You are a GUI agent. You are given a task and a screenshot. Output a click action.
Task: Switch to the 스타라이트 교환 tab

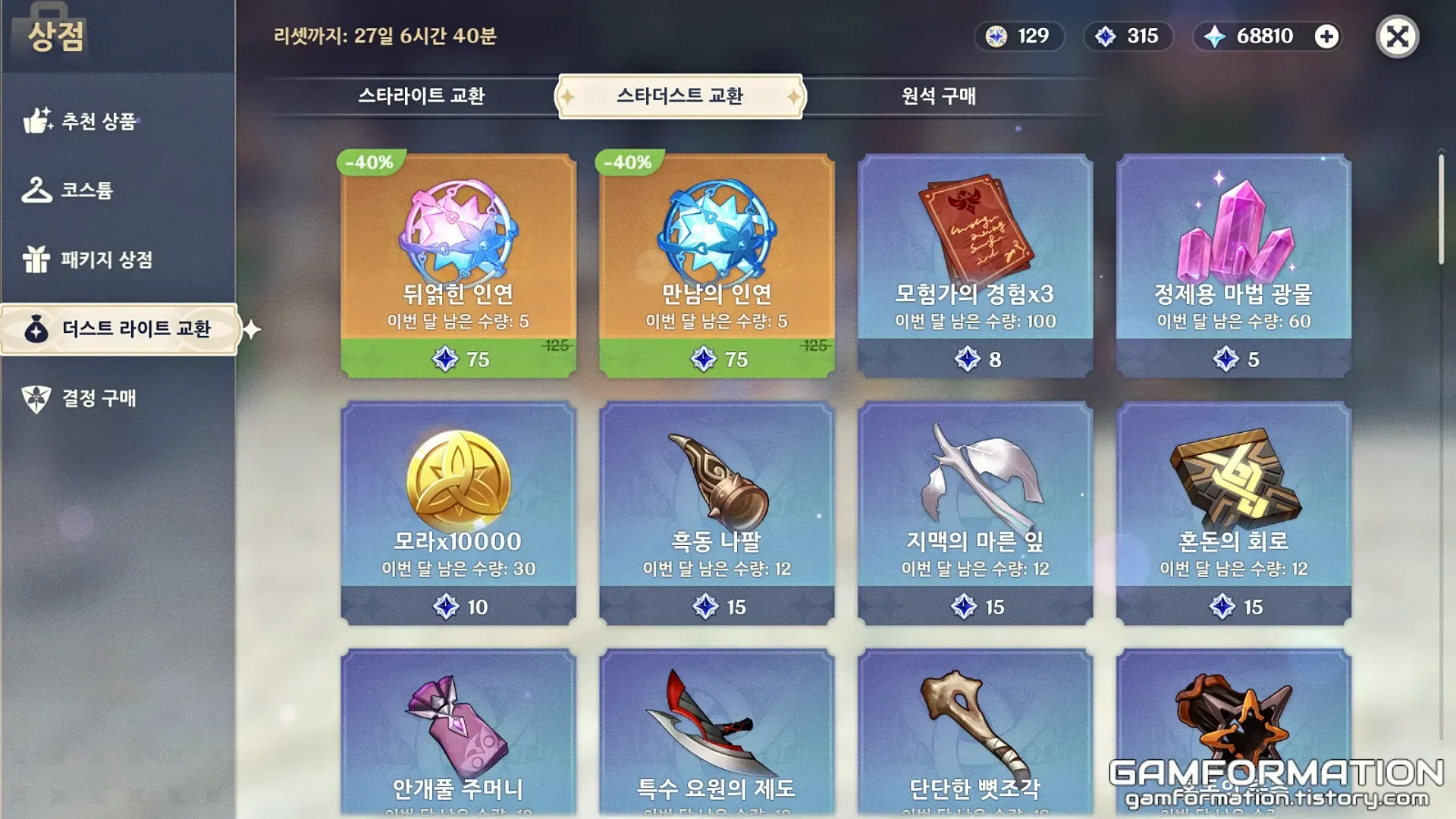tap(422, 96)
